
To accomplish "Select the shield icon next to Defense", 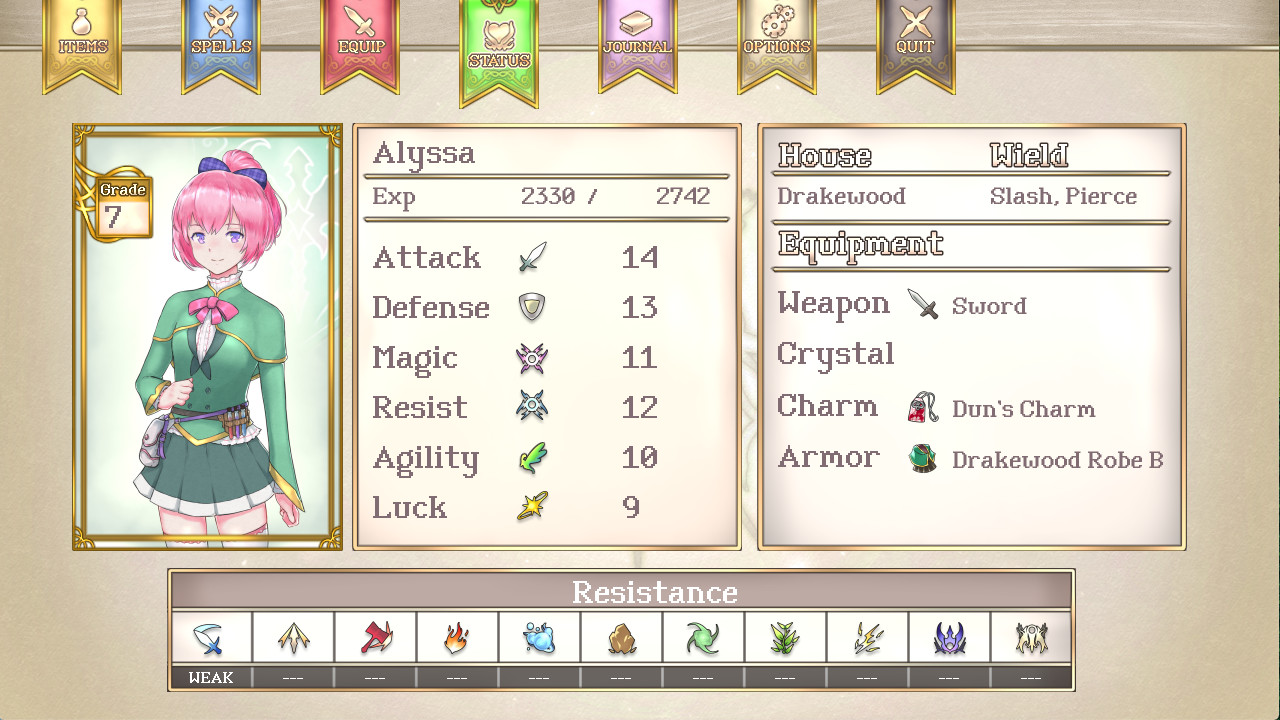I will pos(531,307).
